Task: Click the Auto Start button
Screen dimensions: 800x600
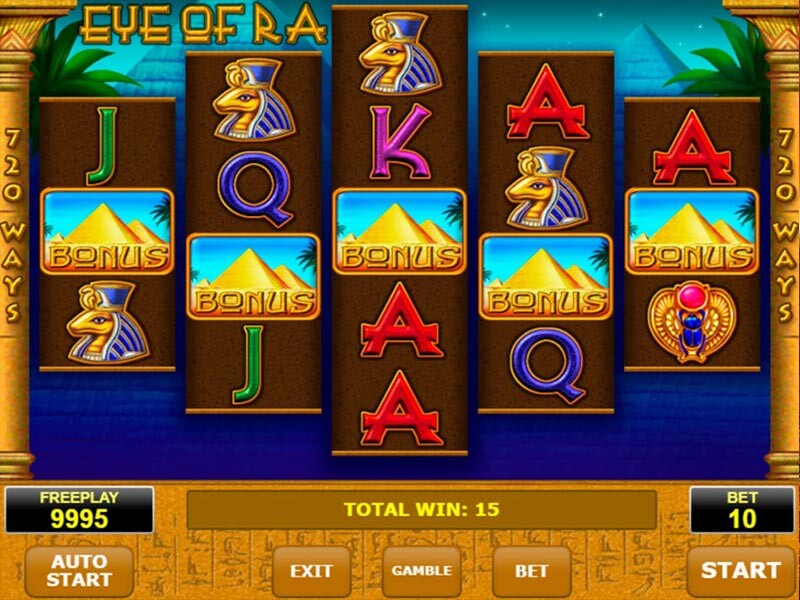Action: (x=79, y=570)
